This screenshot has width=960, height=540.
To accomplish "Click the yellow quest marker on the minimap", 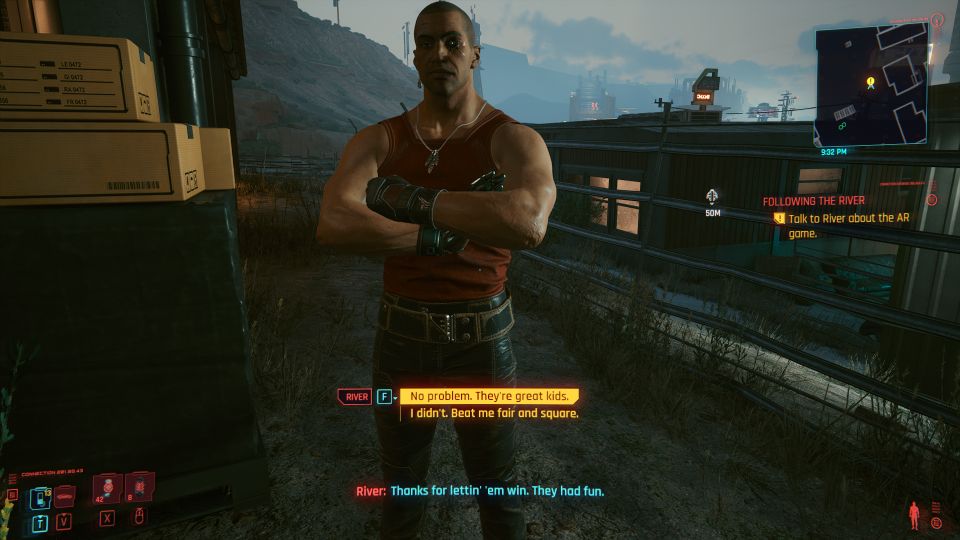I will point(871,82).
